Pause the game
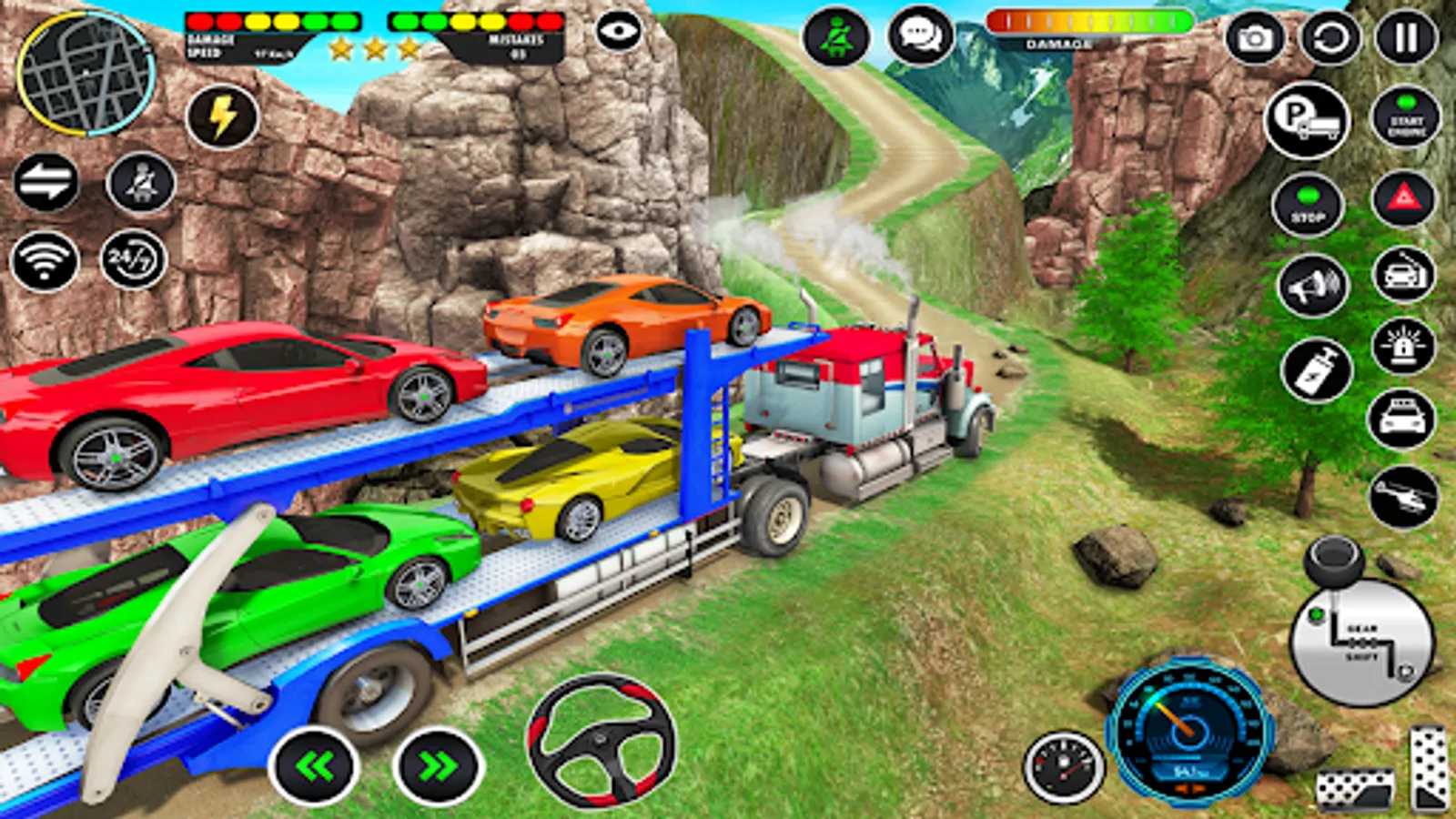 (x=1406, y=38)
